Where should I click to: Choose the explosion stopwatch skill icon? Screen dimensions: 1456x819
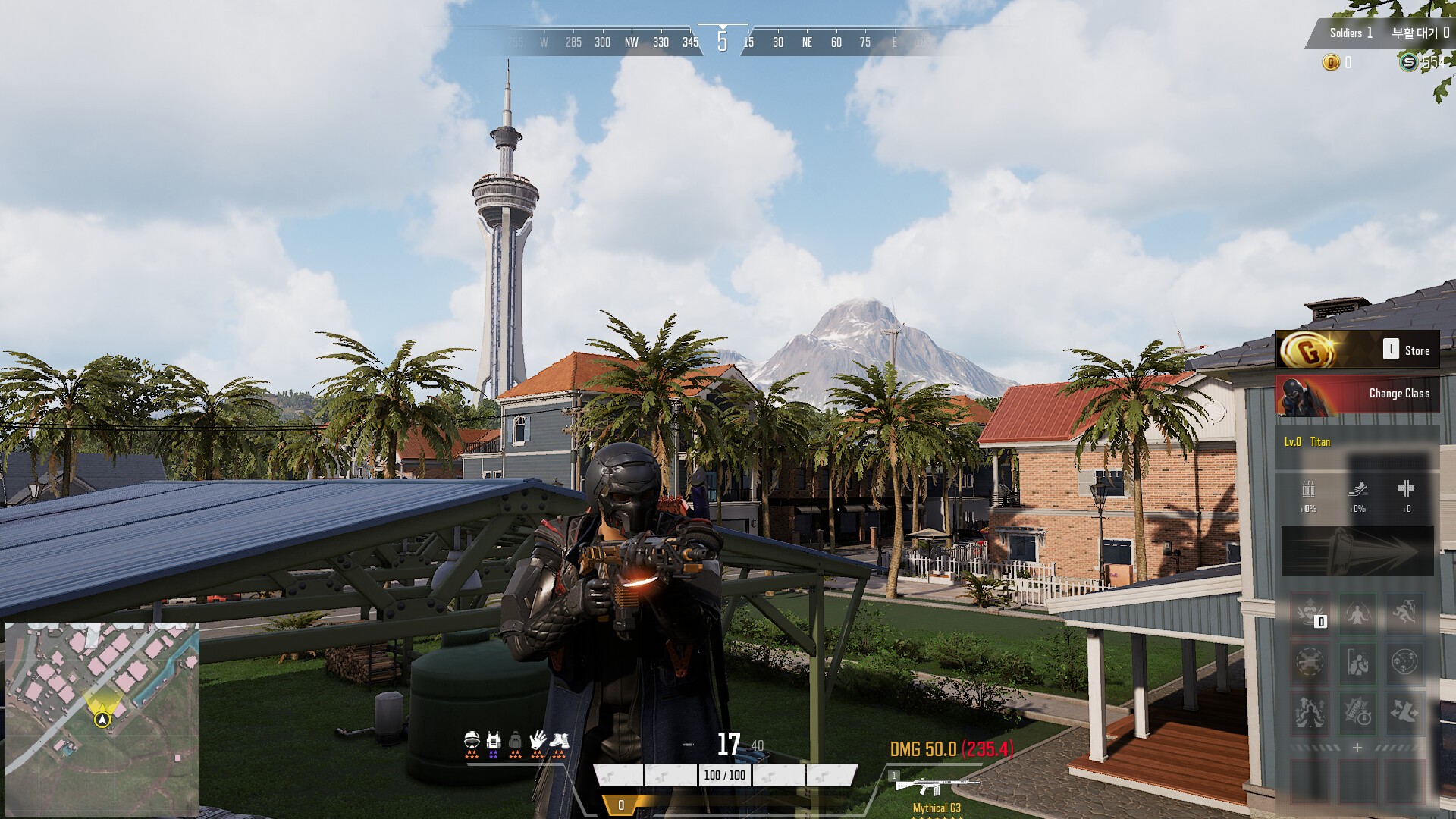tap(1357, 711)
